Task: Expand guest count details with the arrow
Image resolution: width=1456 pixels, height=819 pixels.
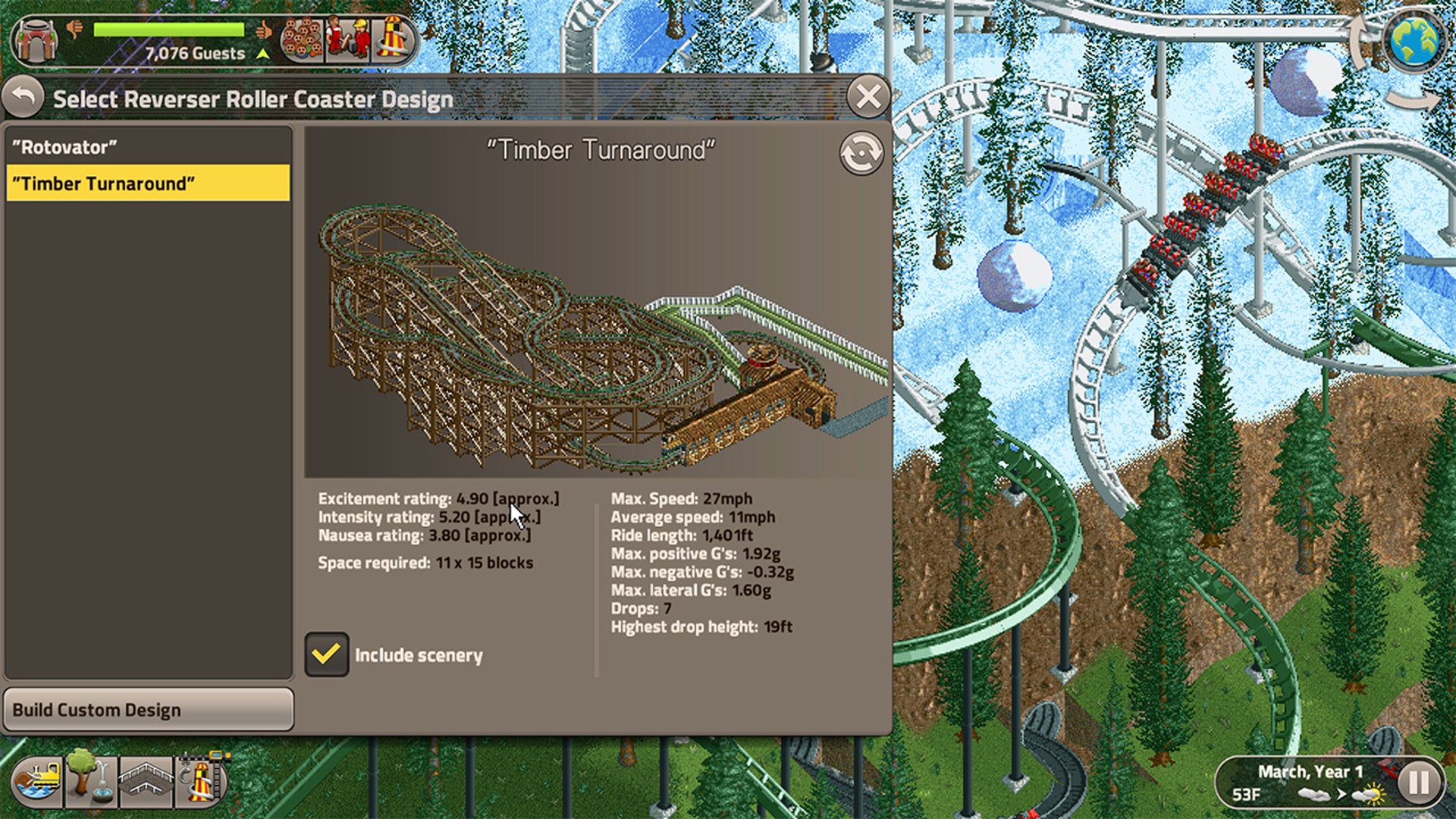Action: tap(263, 54)
